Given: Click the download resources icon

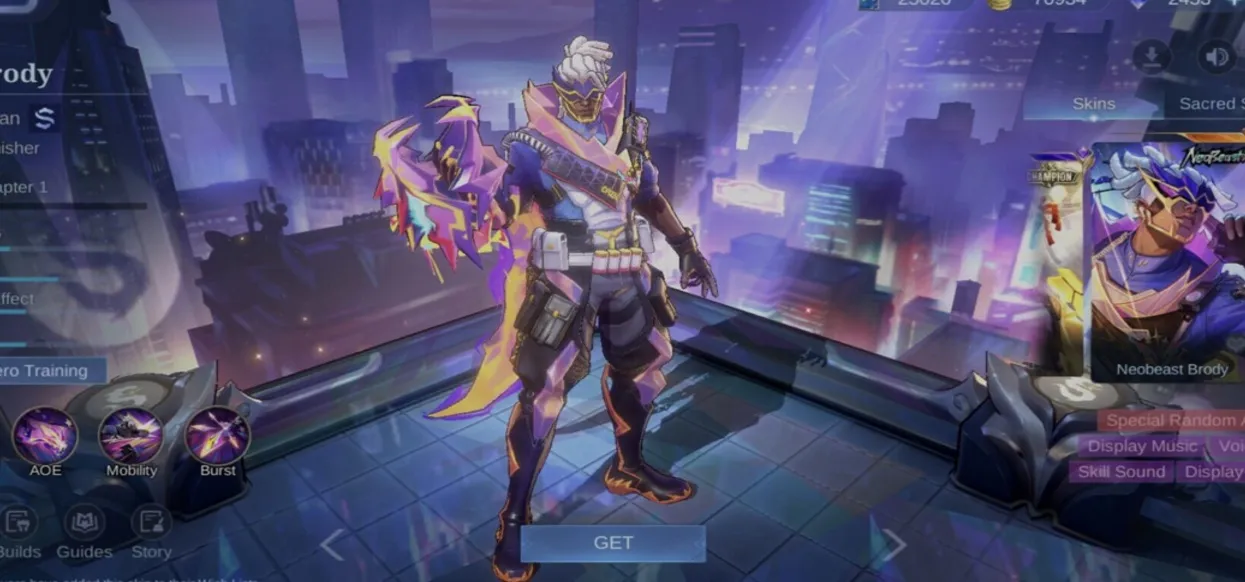Looking at the screenshot, I should pyautogui.click(x=1152, y=57).
